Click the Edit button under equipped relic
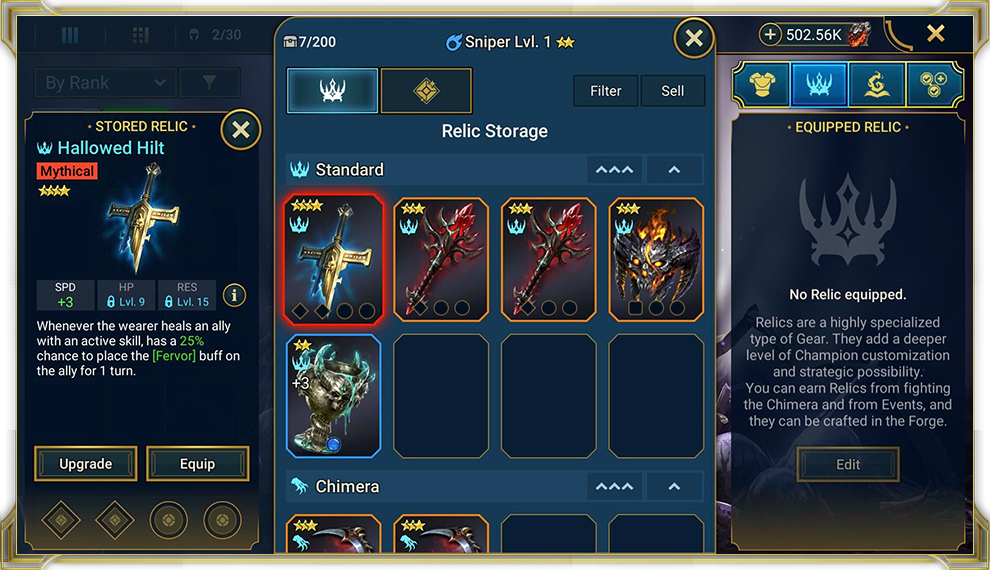The height and width of the screenshot is (570, 990). [x=848, y=464]
